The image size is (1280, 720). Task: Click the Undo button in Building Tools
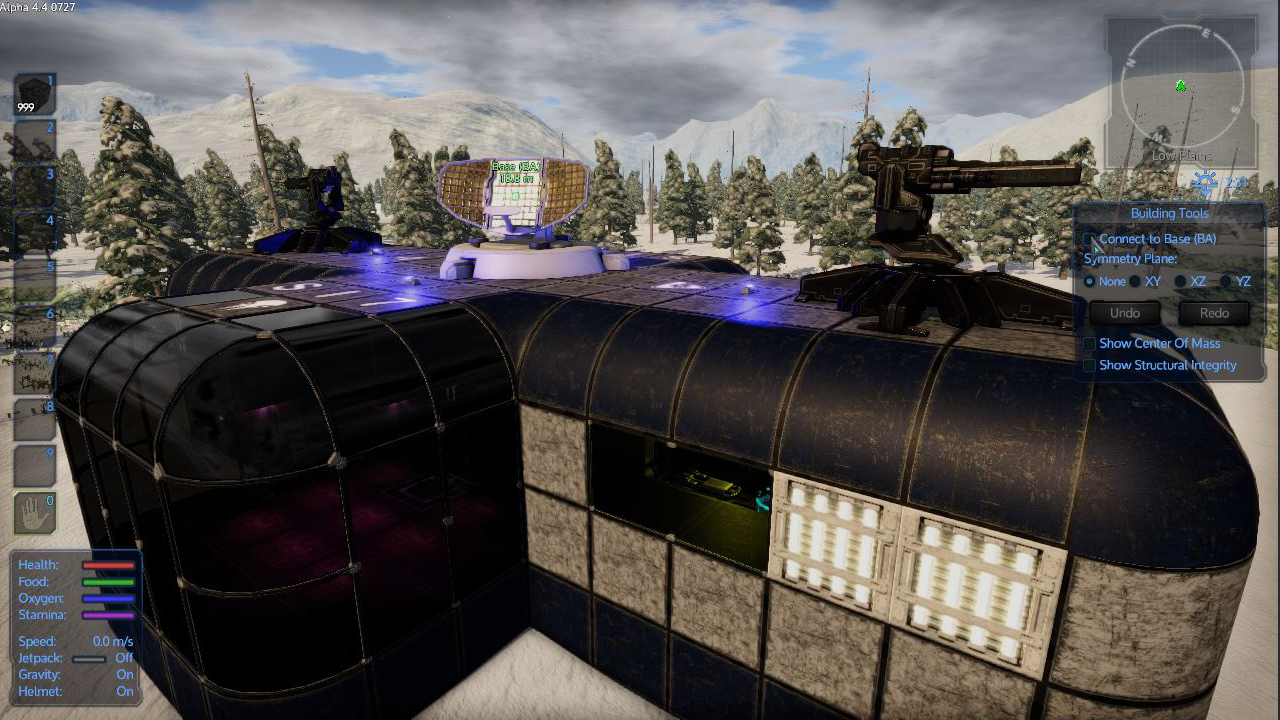(x=1125, y=313)
